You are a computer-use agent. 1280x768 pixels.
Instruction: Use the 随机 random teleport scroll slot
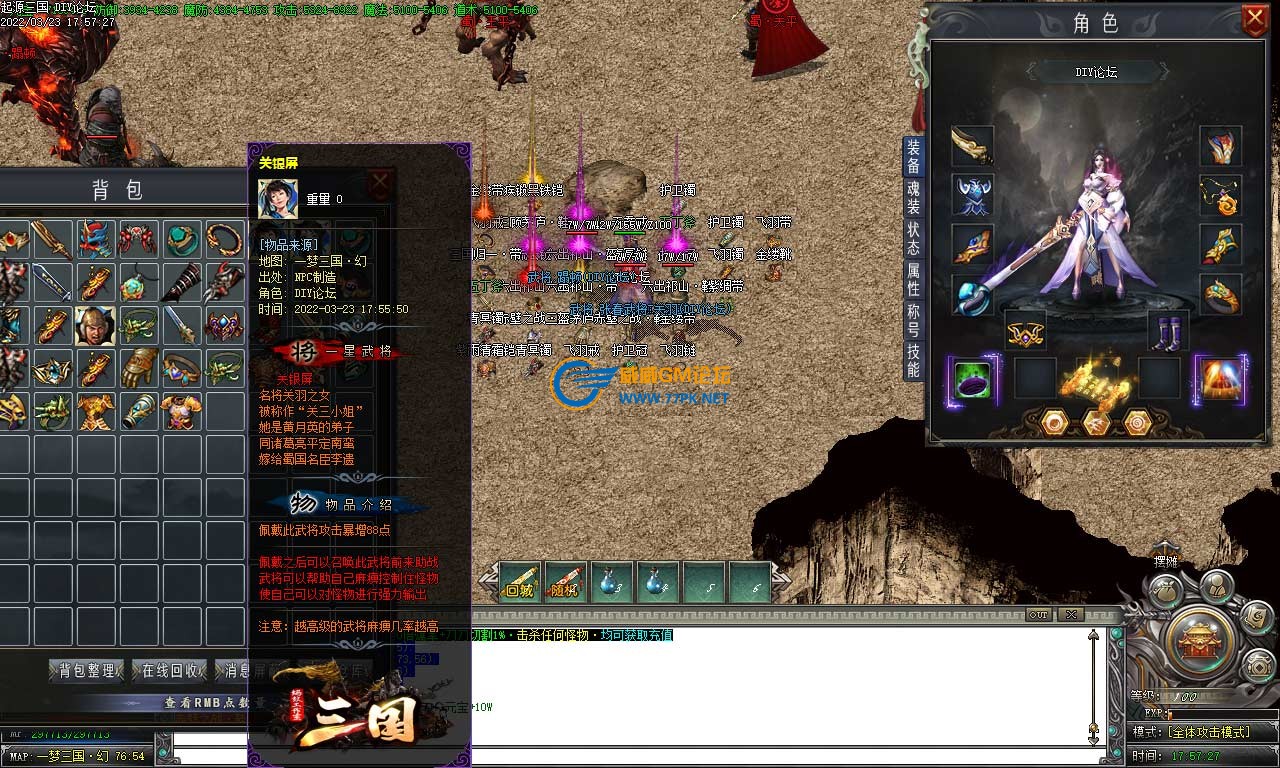564,582
